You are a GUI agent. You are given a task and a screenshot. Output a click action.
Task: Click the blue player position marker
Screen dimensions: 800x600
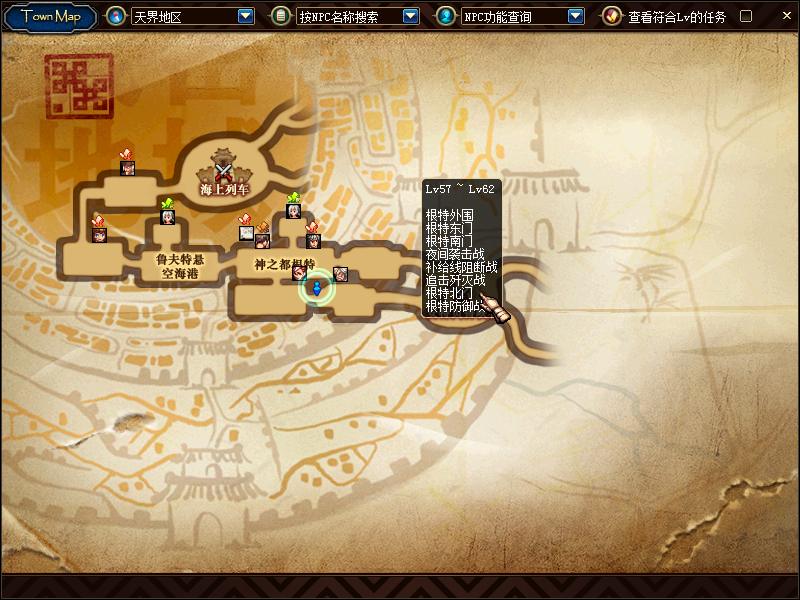[317, 289]
